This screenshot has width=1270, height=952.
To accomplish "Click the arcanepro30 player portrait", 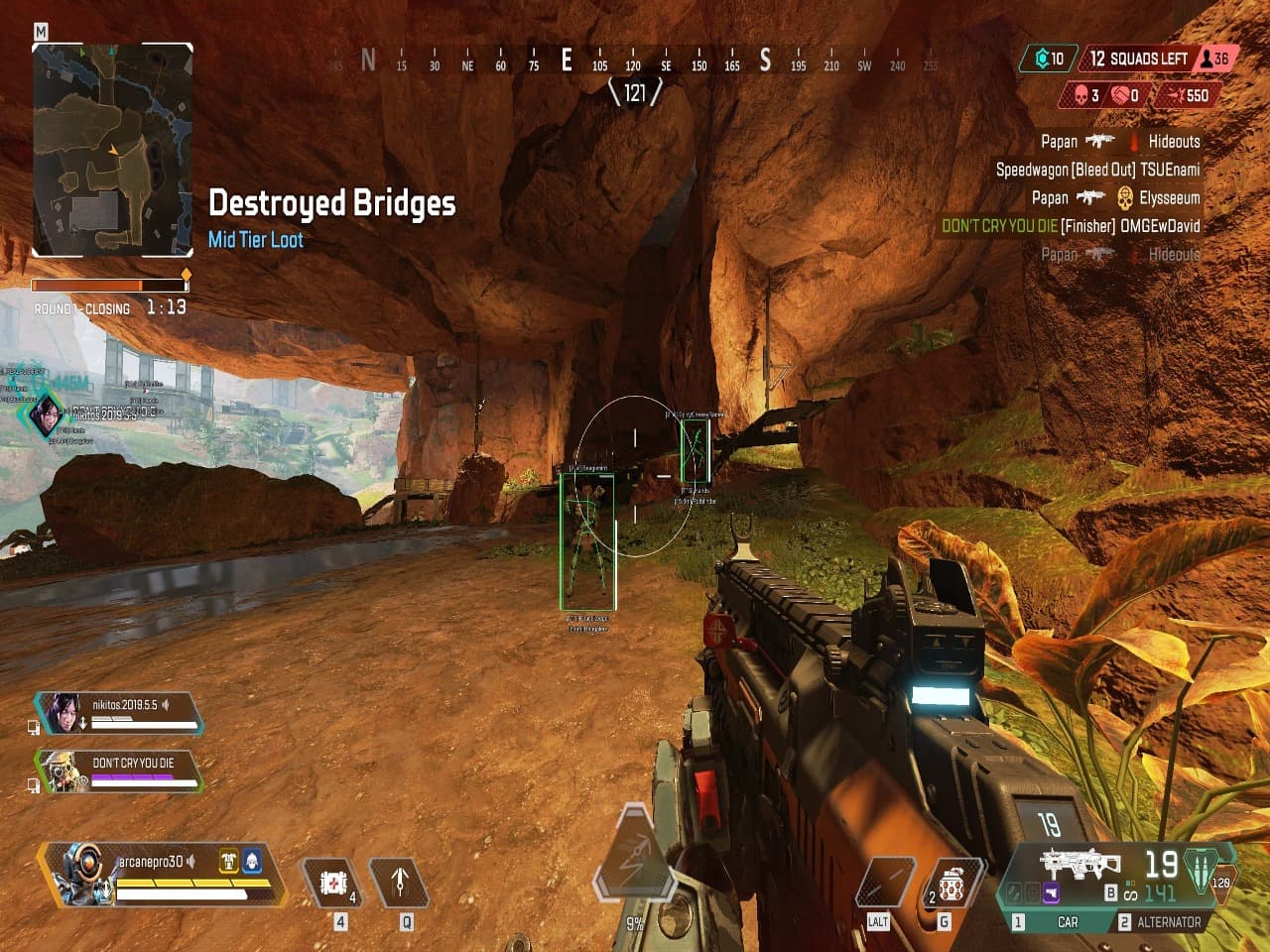I will pos(77,873).
